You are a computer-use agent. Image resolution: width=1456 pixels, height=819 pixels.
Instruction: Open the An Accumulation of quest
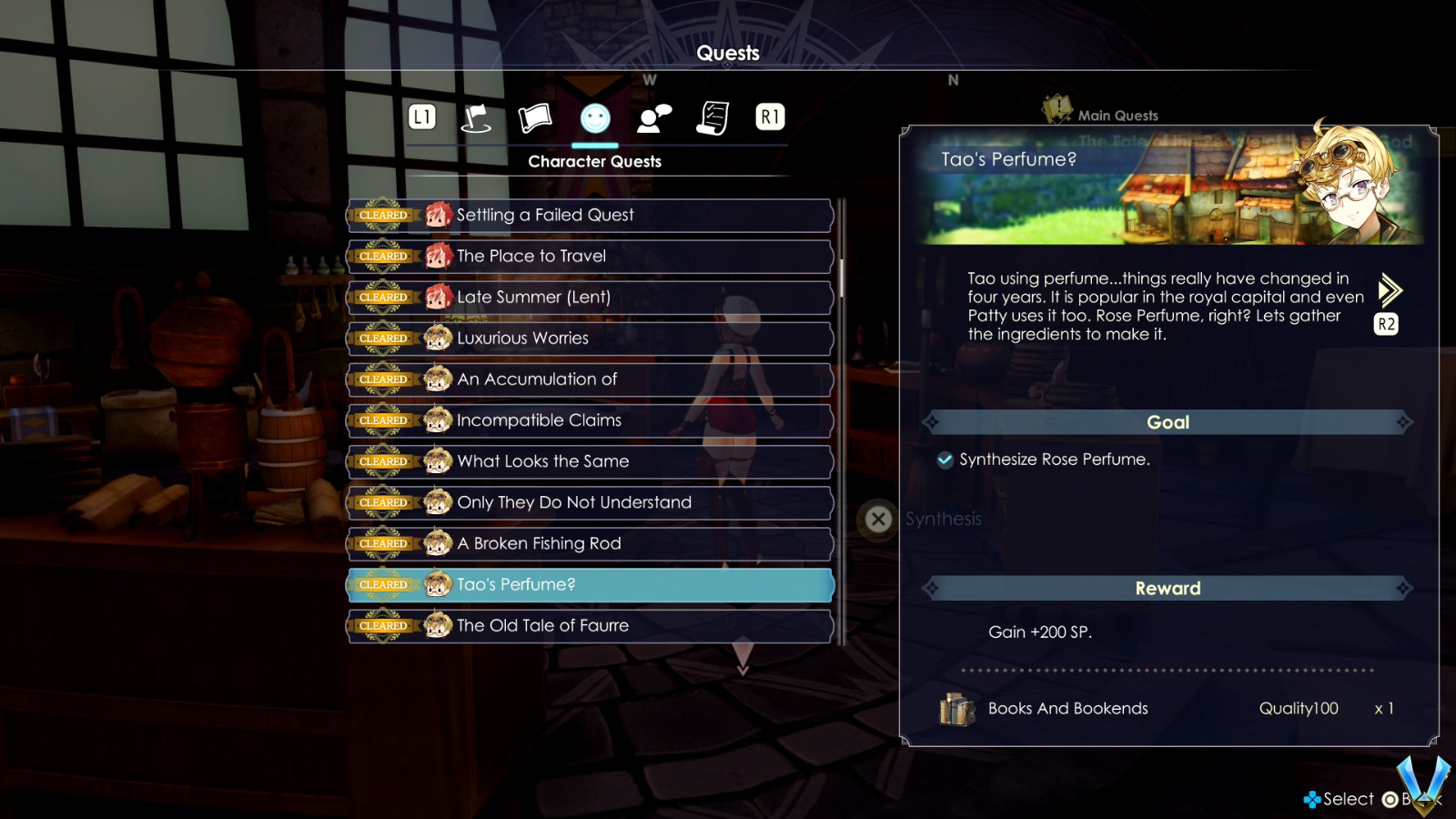coord(590,379)
